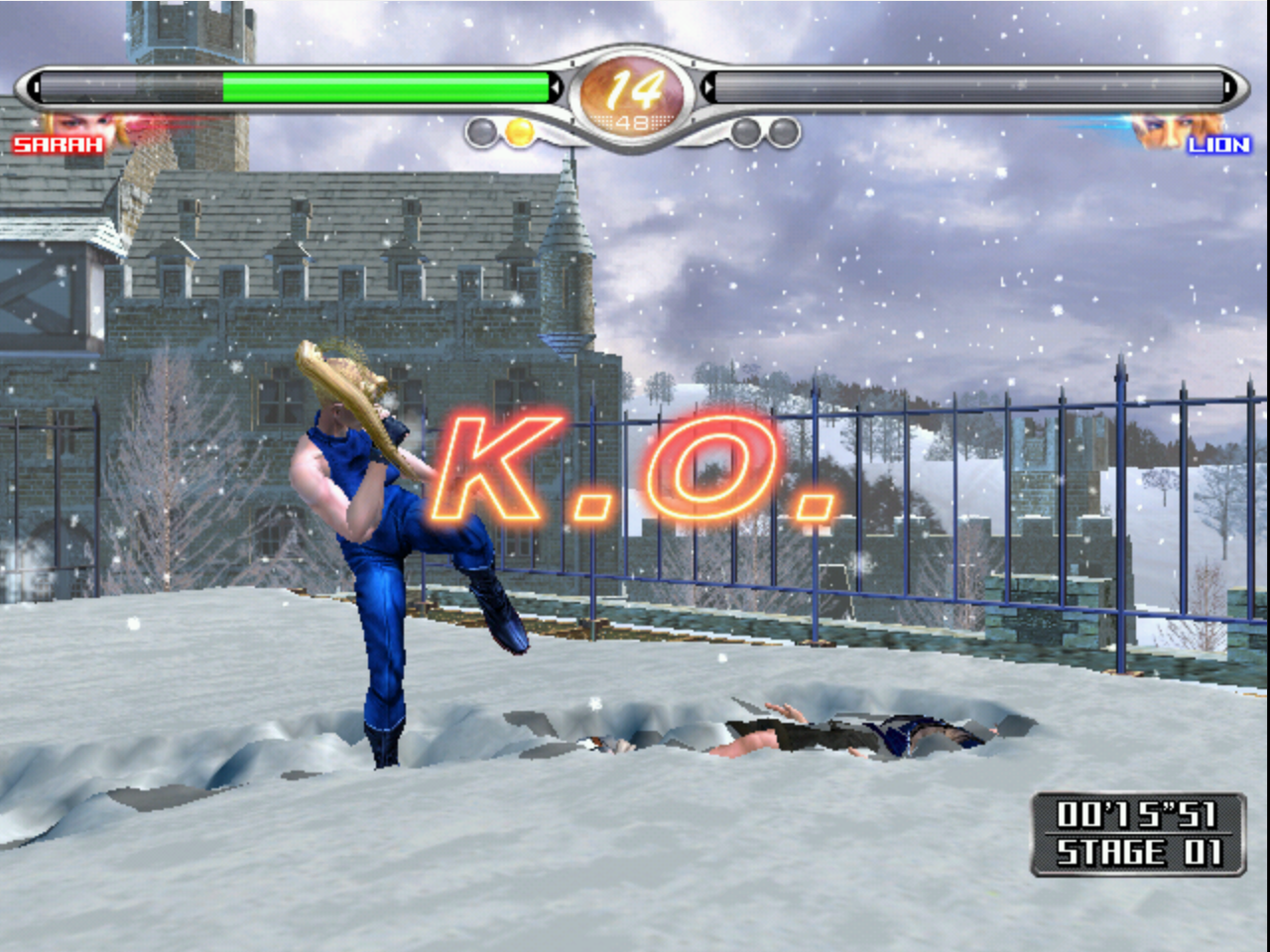Click the round timer showing 14
This screenshot has height=952, width=1270.
point(634,88)
